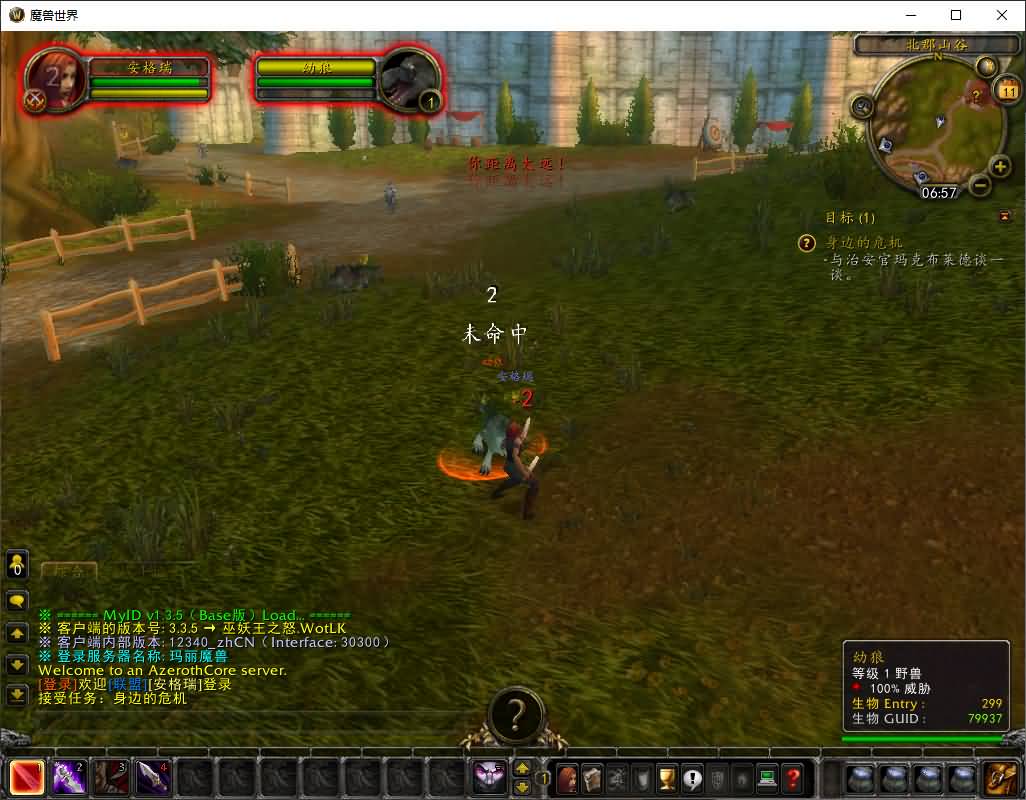Open the quest log exclamation button
The width and height of the screenshot is (1026, 800).
[x=692, y=777]
